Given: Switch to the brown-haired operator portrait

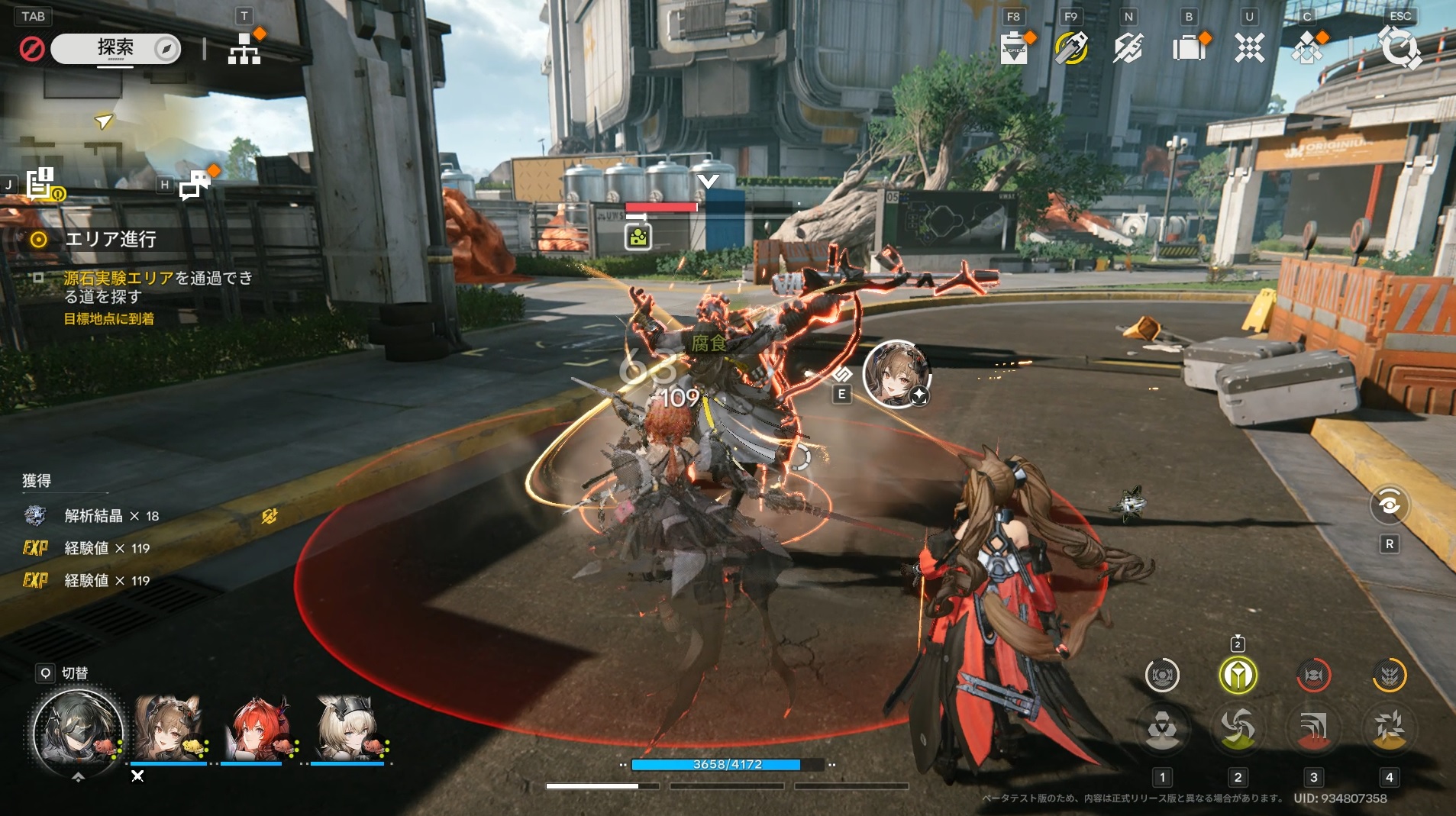Looking at the screenshot, I should (x=169, y=729).
